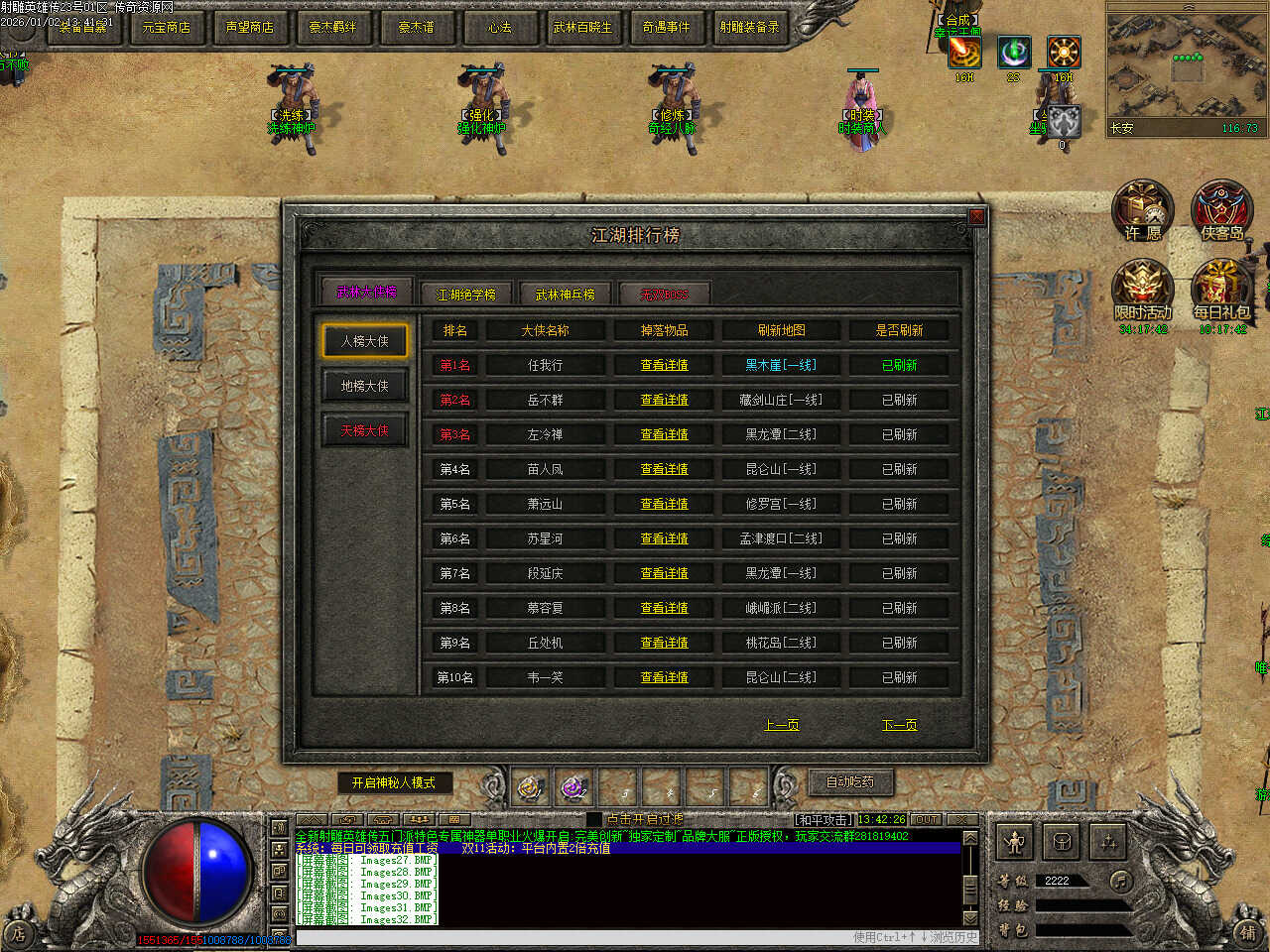Close the 江湖排行榜 ranking window
This screenshot has width=1270, height=952.
point(976,217)
